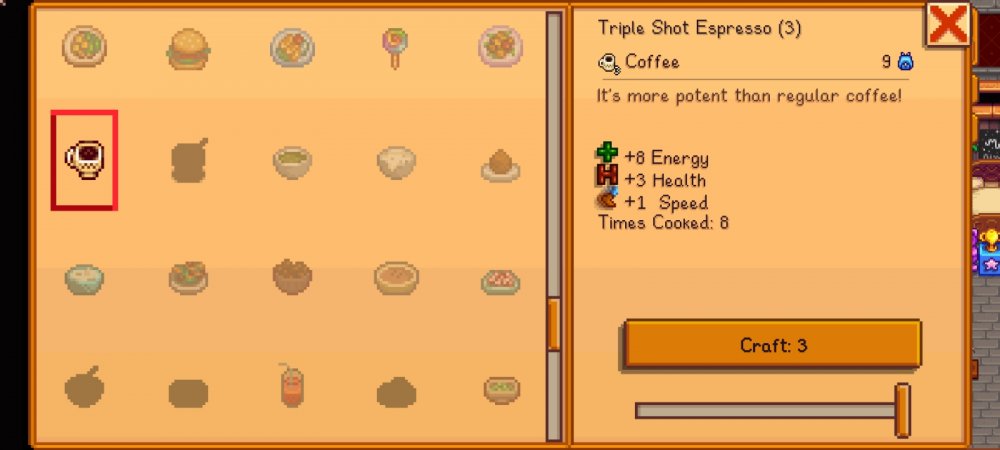Choose the burger recipe icon
1000x450 pixels.
188,47
